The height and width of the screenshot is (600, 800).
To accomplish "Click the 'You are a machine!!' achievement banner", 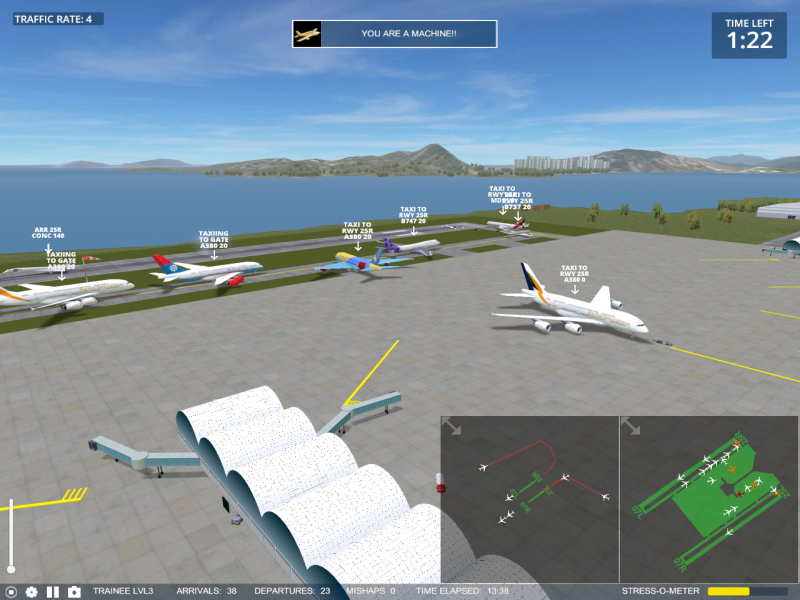I will (395, 34).
